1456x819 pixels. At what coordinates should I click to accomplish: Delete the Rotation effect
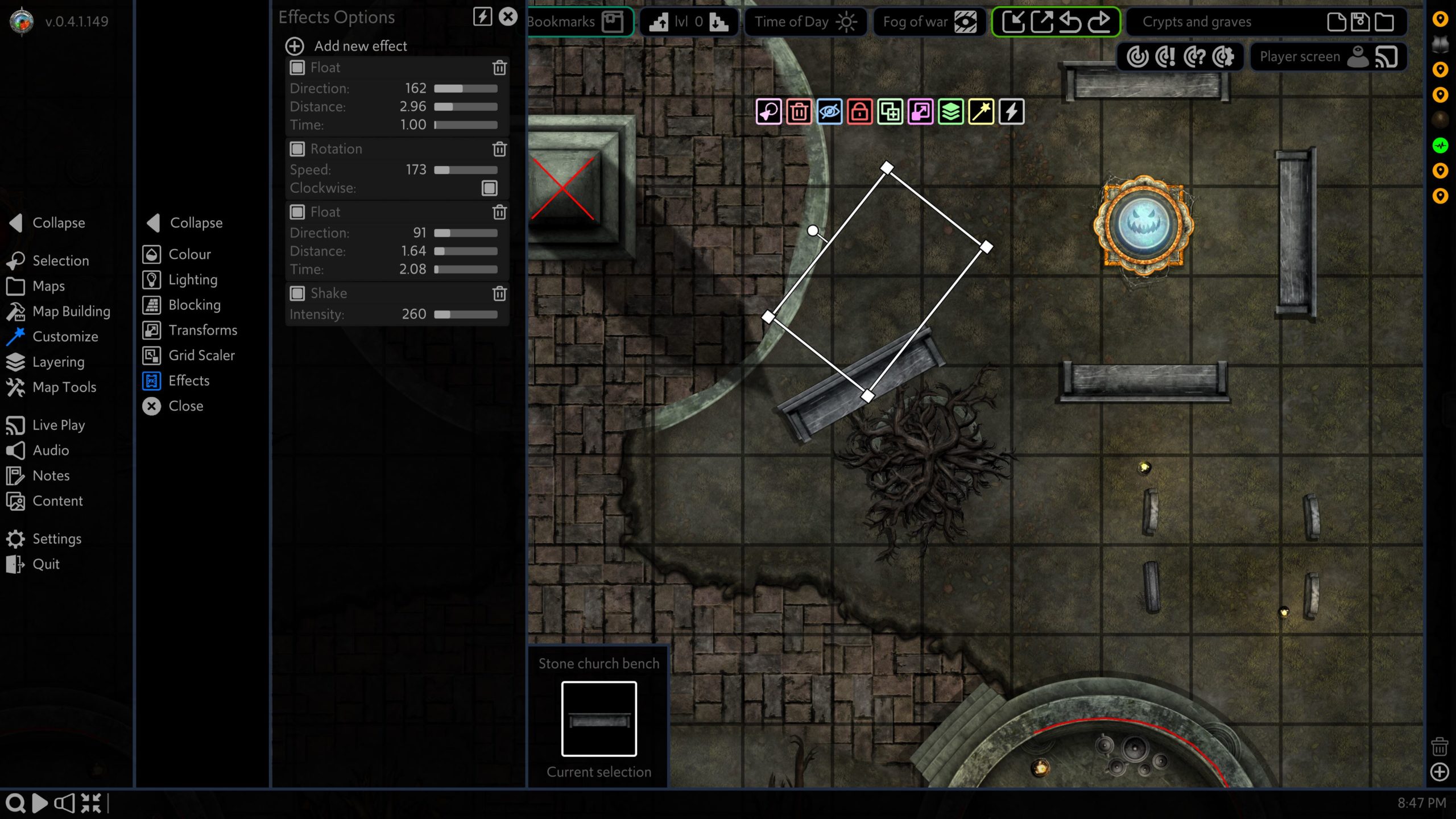click(x=499, y=149)
